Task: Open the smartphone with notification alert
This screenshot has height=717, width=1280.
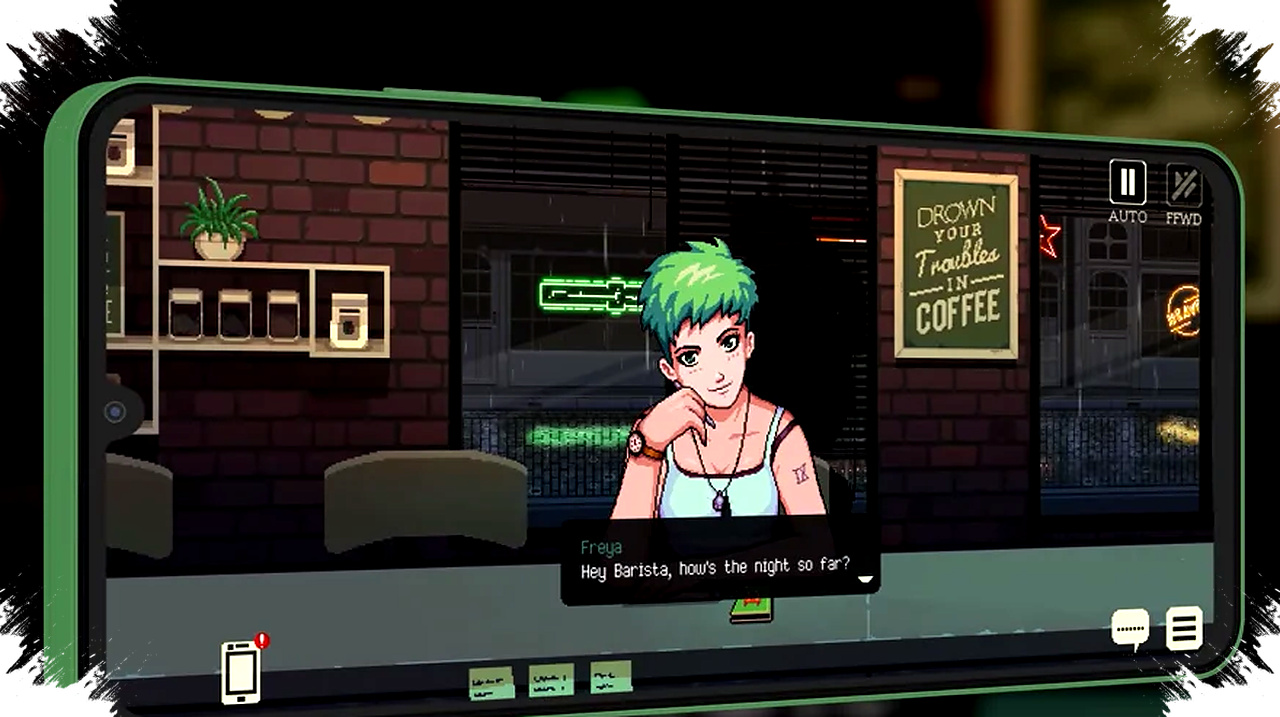Action: [241, 671]
